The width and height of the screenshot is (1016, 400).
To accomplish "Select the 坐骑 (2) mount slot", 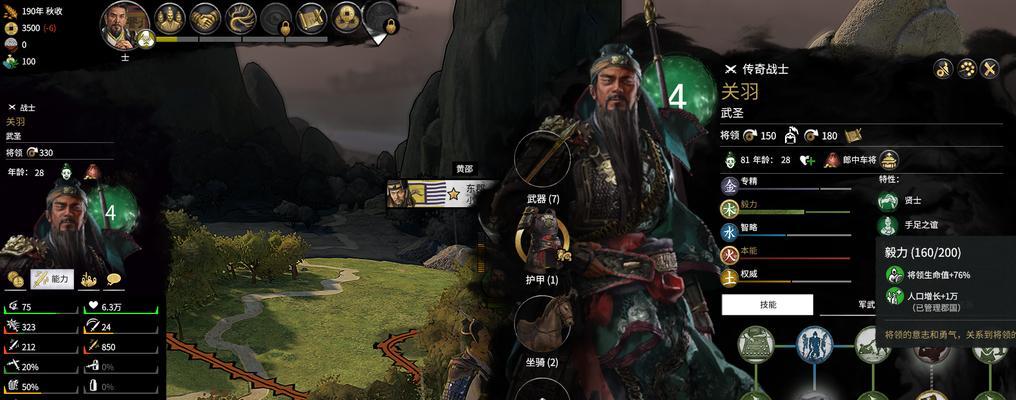I will click(x=542, y=323).
